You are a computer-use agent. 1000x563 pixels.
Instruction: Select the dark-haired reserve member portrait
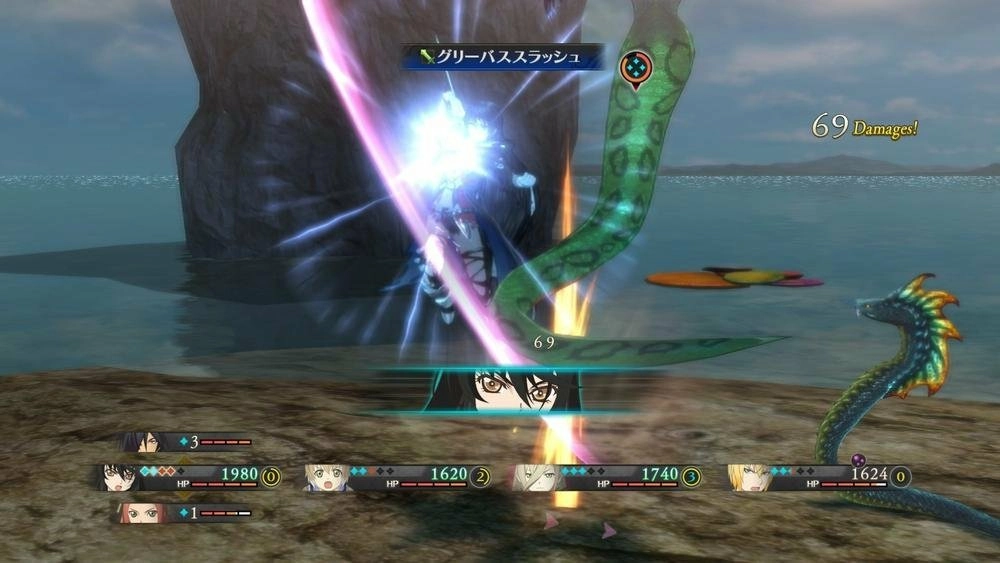[x=139, y=442]
